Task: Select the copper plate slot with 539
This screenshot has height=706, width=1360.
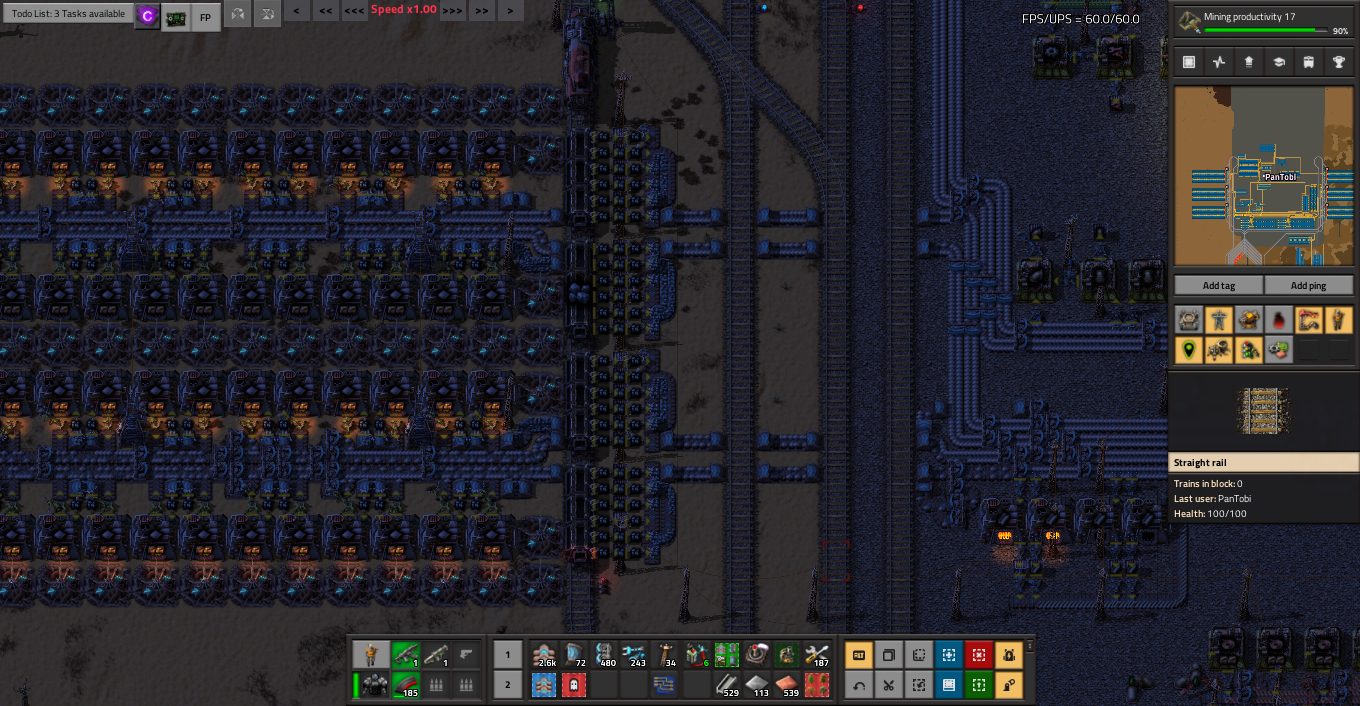Action: click(788, 685)
